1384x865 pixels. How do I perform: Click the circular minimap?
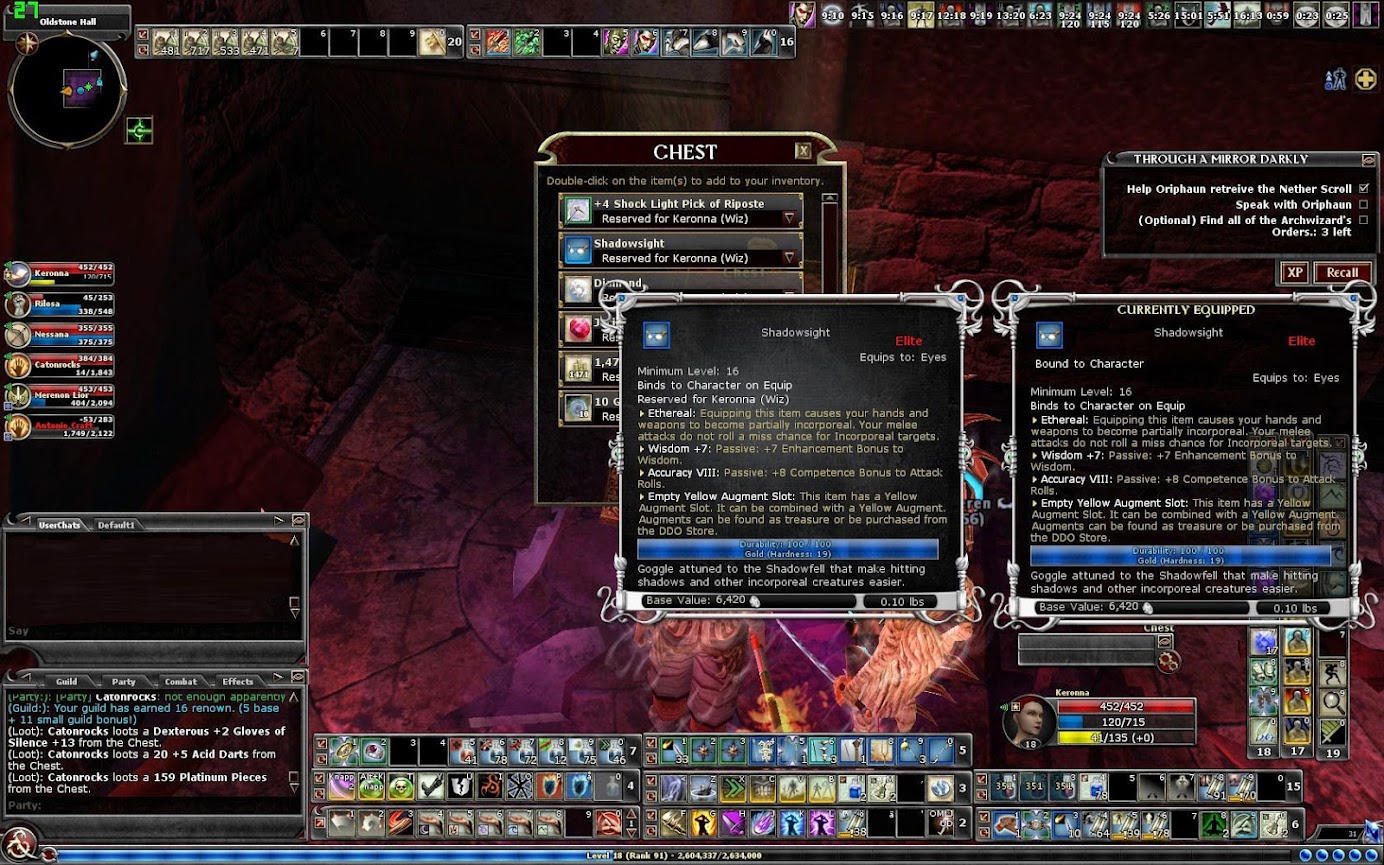(67, 91)
